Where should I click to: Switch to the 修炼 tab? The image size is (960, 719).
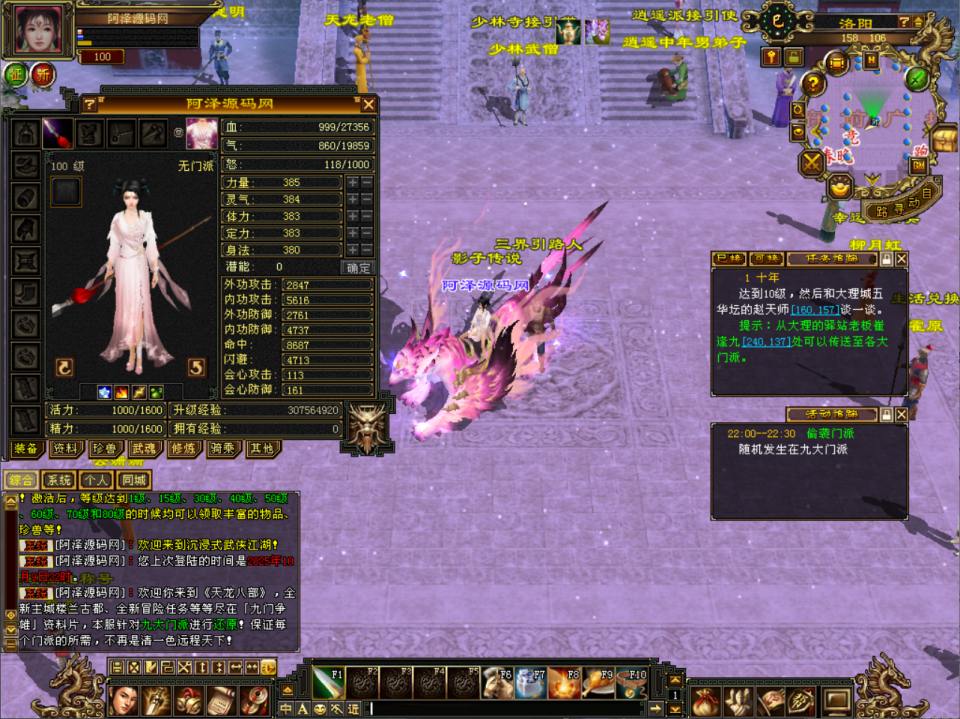click(x=183, y=450)
